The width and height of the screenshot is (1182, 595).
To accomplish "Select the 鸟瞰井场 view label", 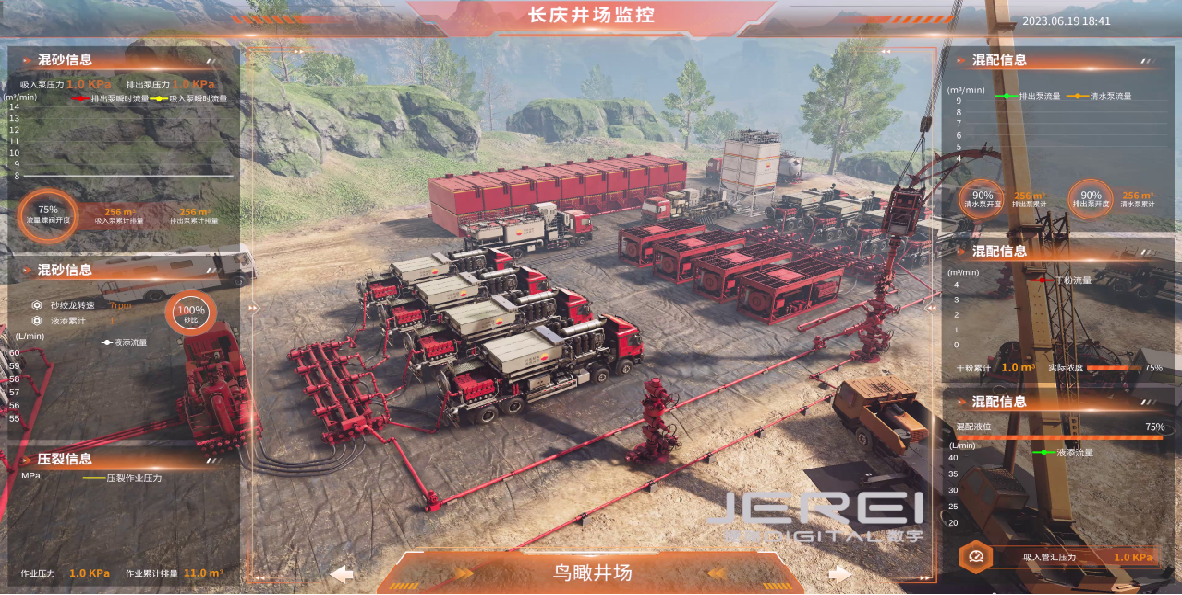I will click(x=593, y=573).
